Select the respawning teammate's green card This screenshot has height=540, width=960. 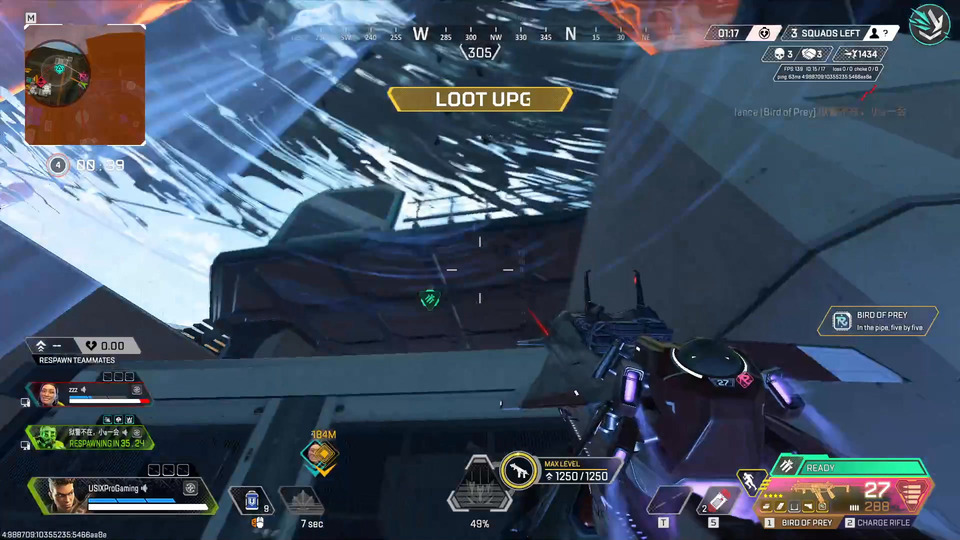90,437
